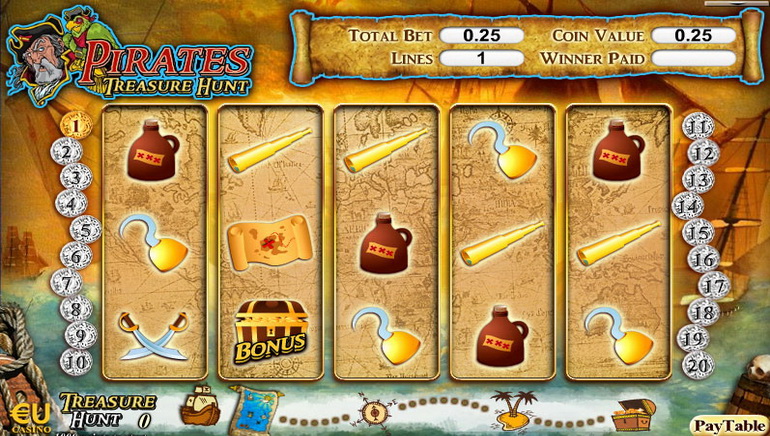This screenshot has height=436, width=770.
Task: Activate payline number 4
Action: (x=71, y=205)
